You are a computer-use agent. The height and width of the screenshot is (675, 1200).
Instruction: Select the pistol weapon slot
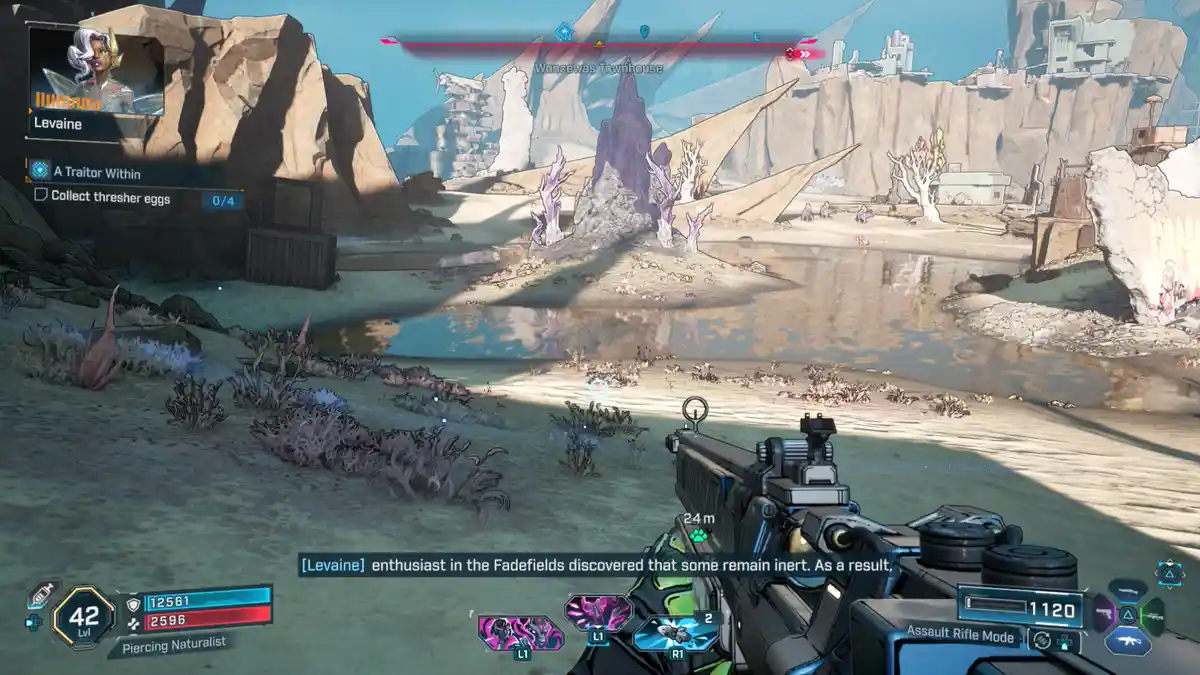click(1104, 614)
